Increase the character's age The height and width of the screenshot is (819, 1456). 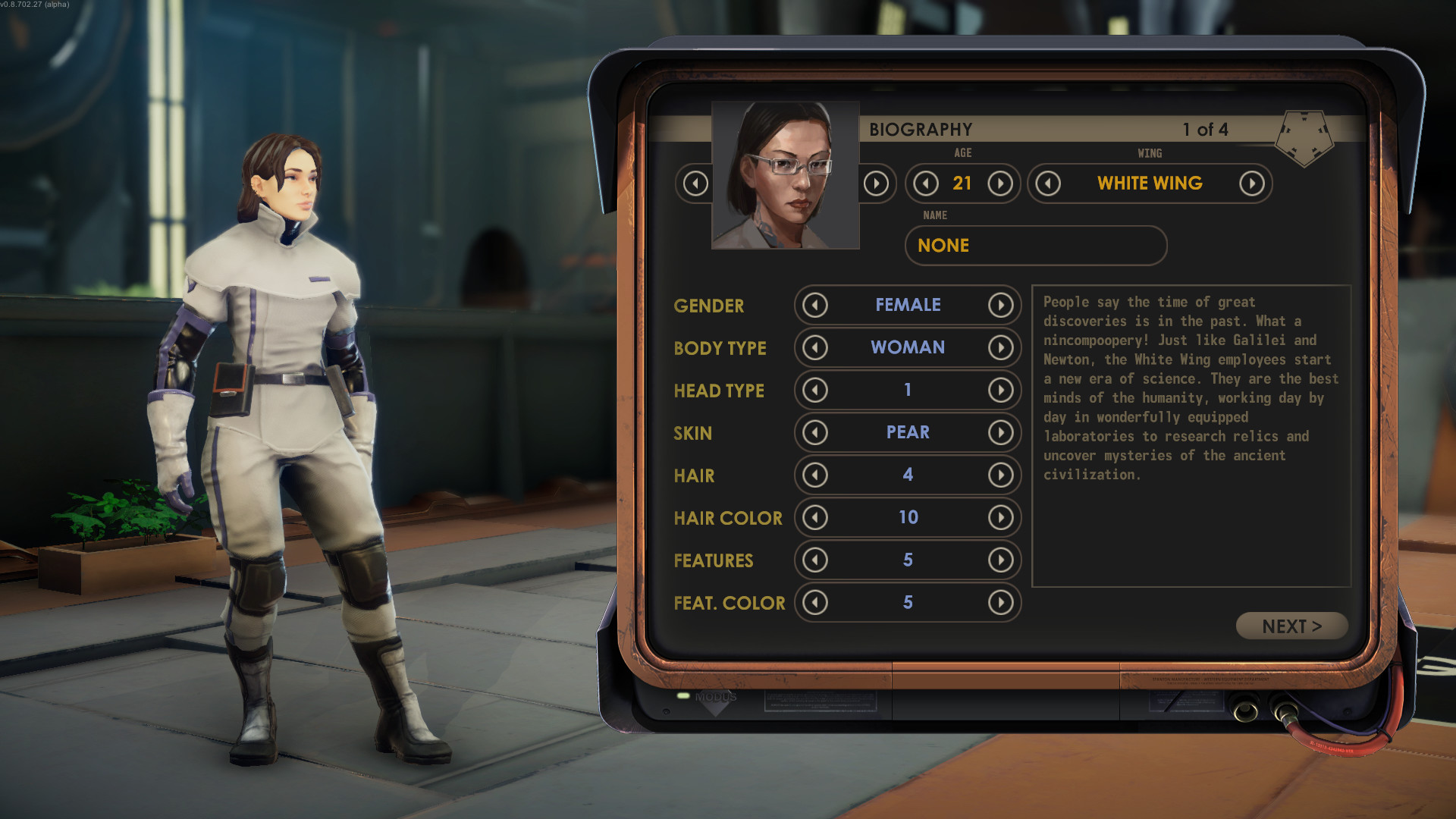[x=1000, y=184]
